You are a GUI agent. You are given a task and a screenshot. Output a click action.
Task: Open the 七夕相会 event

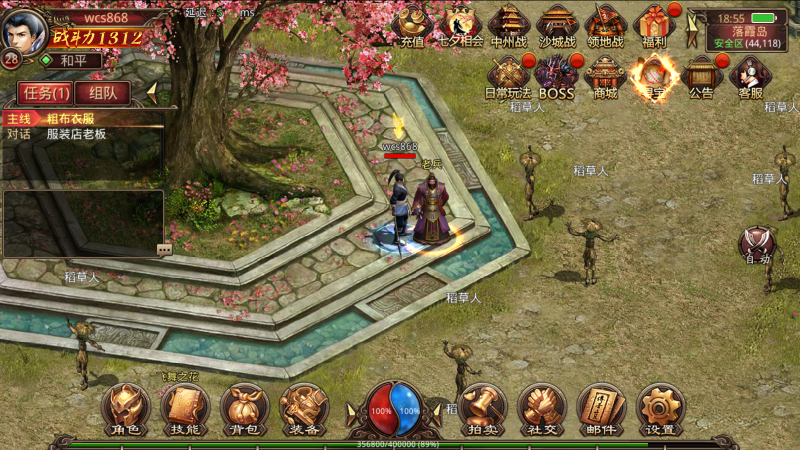(x=461, y=25)
